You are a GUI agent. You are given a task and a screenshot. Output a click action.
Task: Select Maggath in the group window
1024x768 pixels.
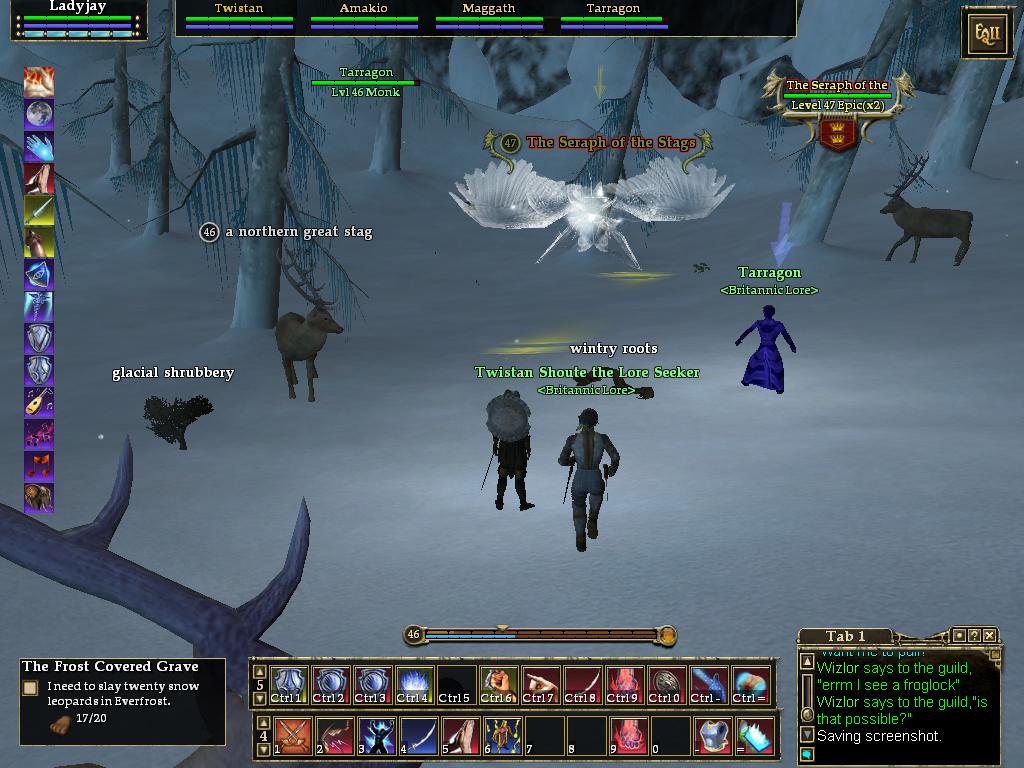click(489, 14)
